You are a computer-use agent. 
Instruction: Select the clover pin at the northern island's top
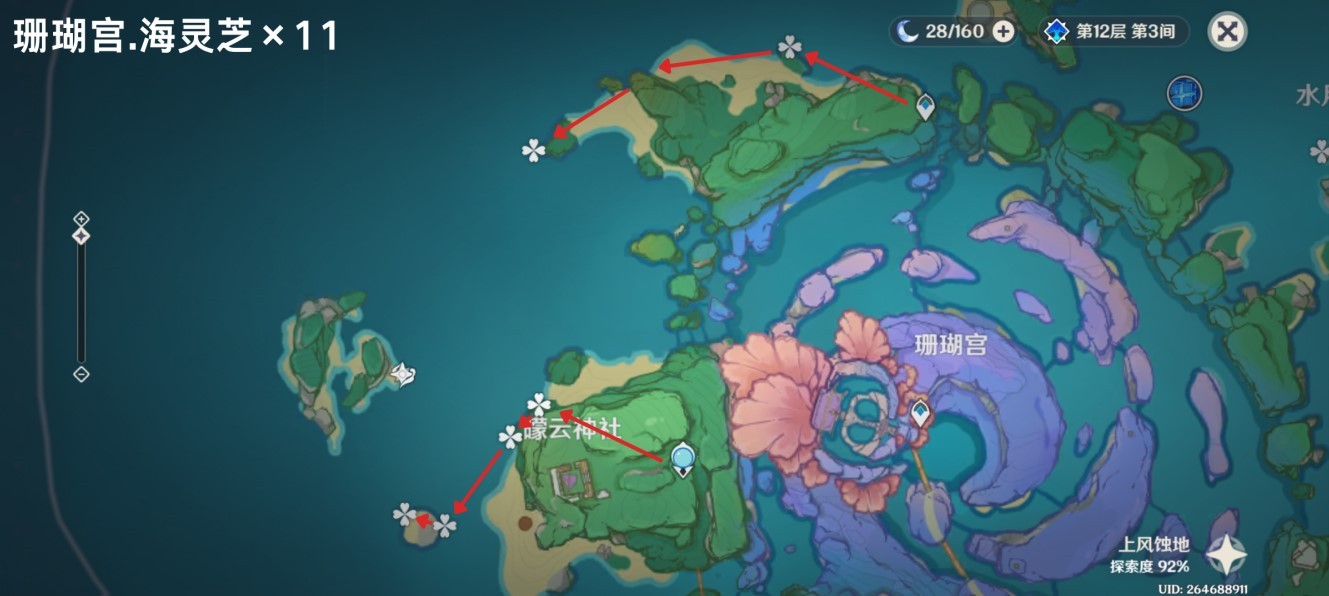[790, 47]
